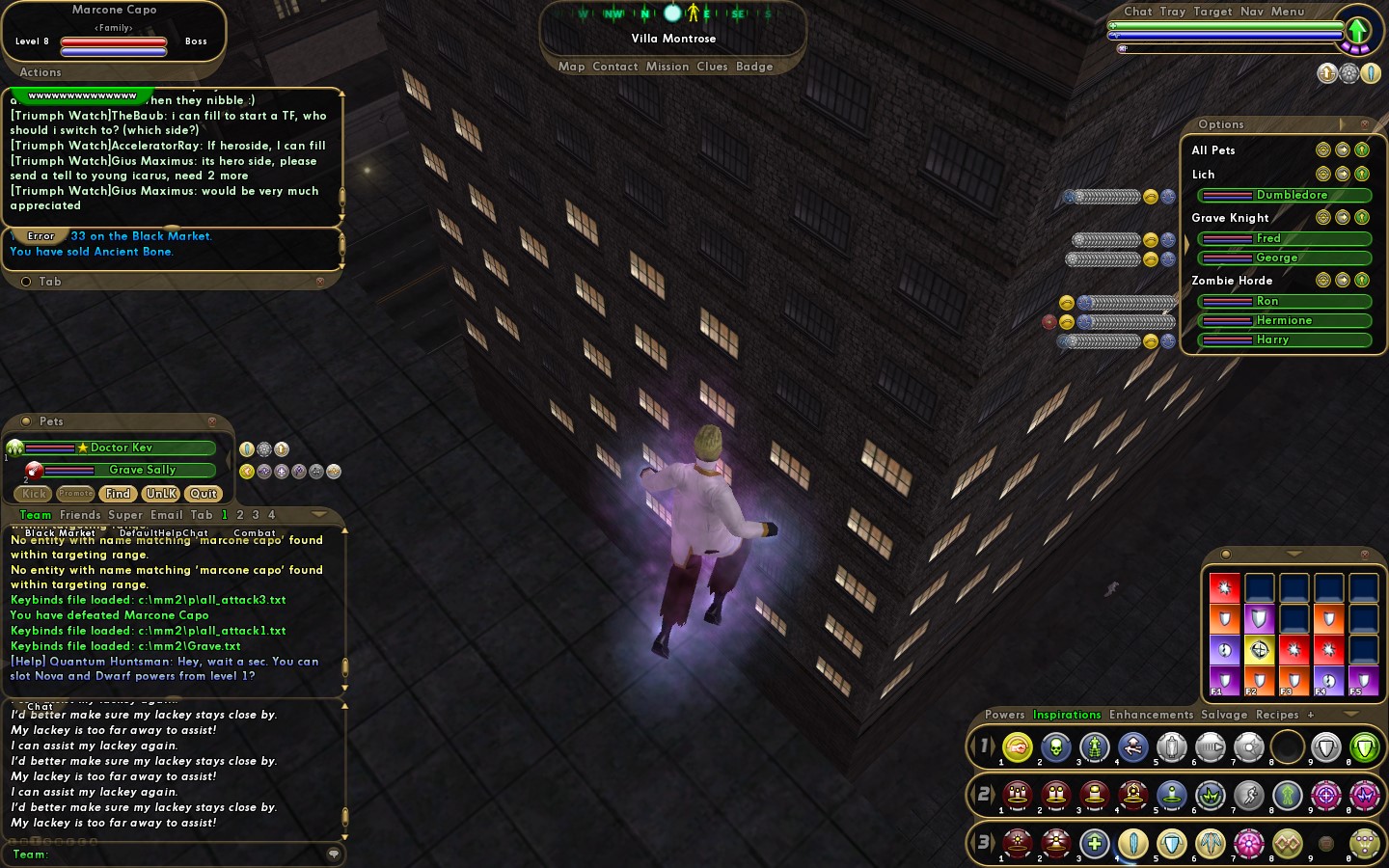Select teammate Doctor Kev
Viewport: 1389px width, 868px height.
(x=121, y=448)
